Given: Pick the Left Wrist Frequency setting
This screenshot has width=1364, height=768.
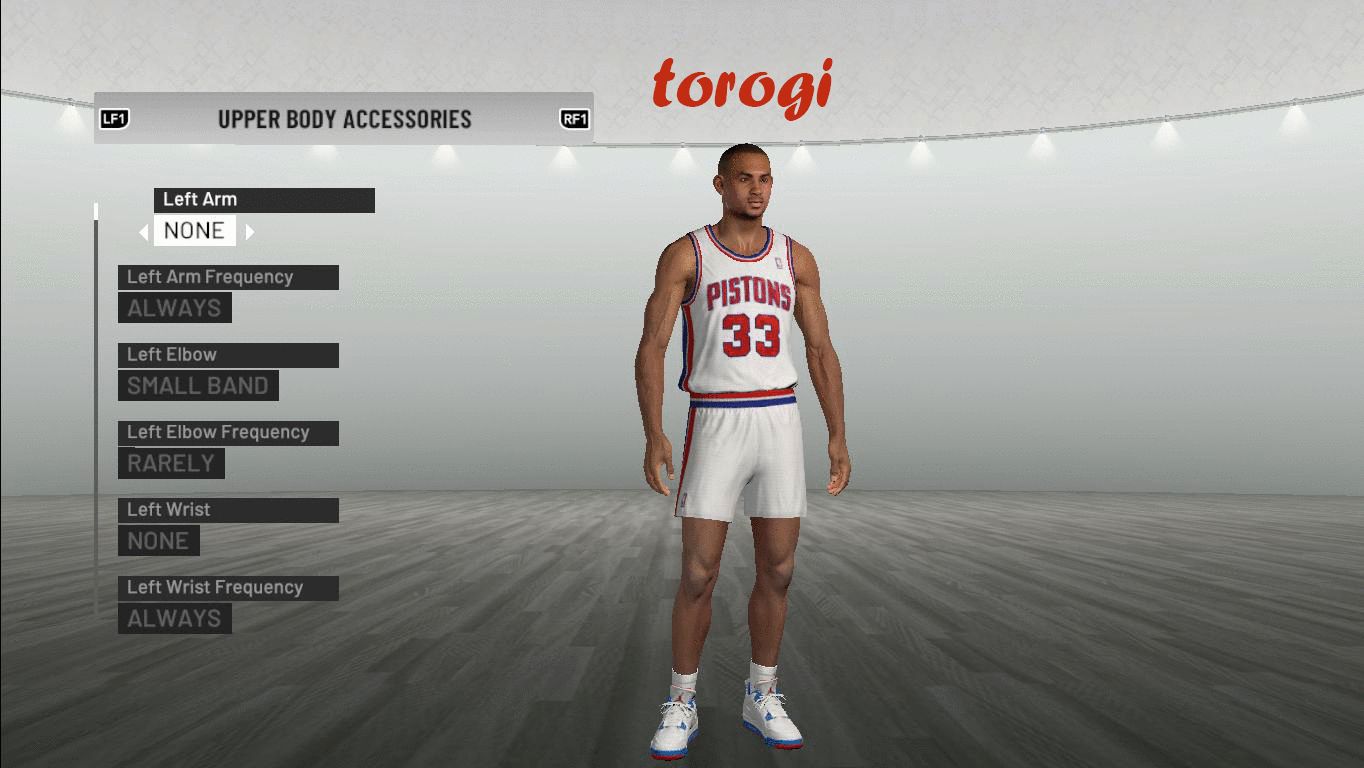Looking at the screenshot, I should tap(228, 588).
